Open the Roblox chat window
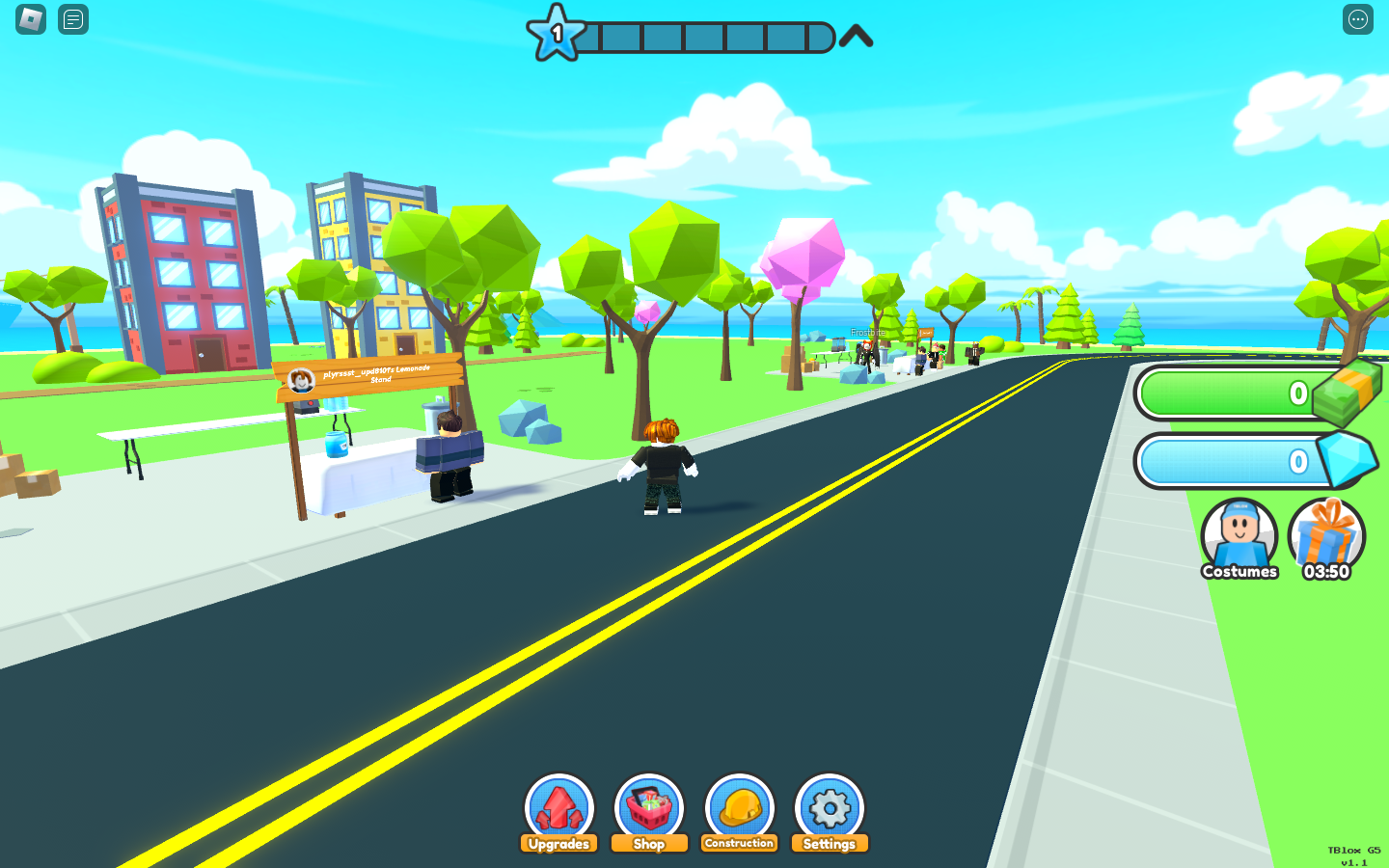This screenshot has width=1389, height=868. coord(73,19)
